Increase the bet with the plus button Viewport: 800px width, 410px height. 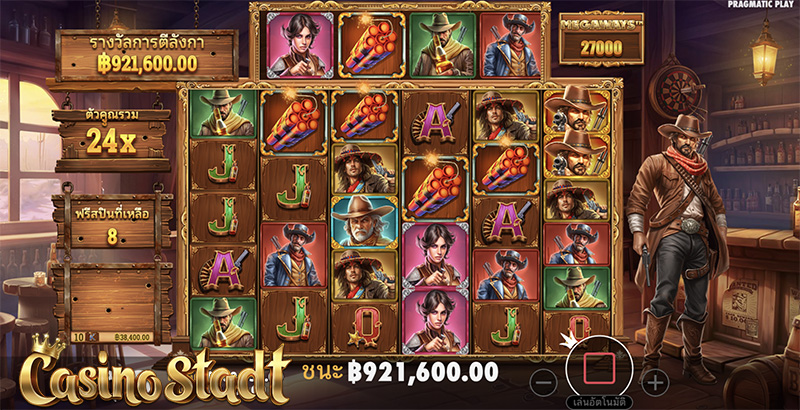pos(654,381)
